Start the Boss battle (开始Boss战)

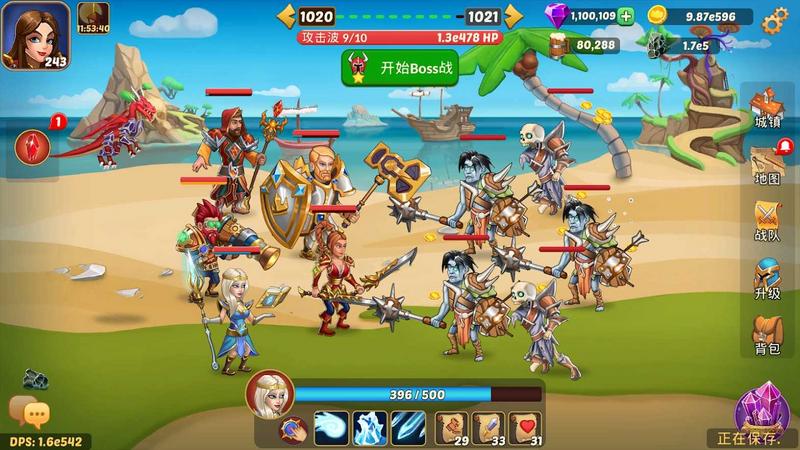tap(393, 69)
